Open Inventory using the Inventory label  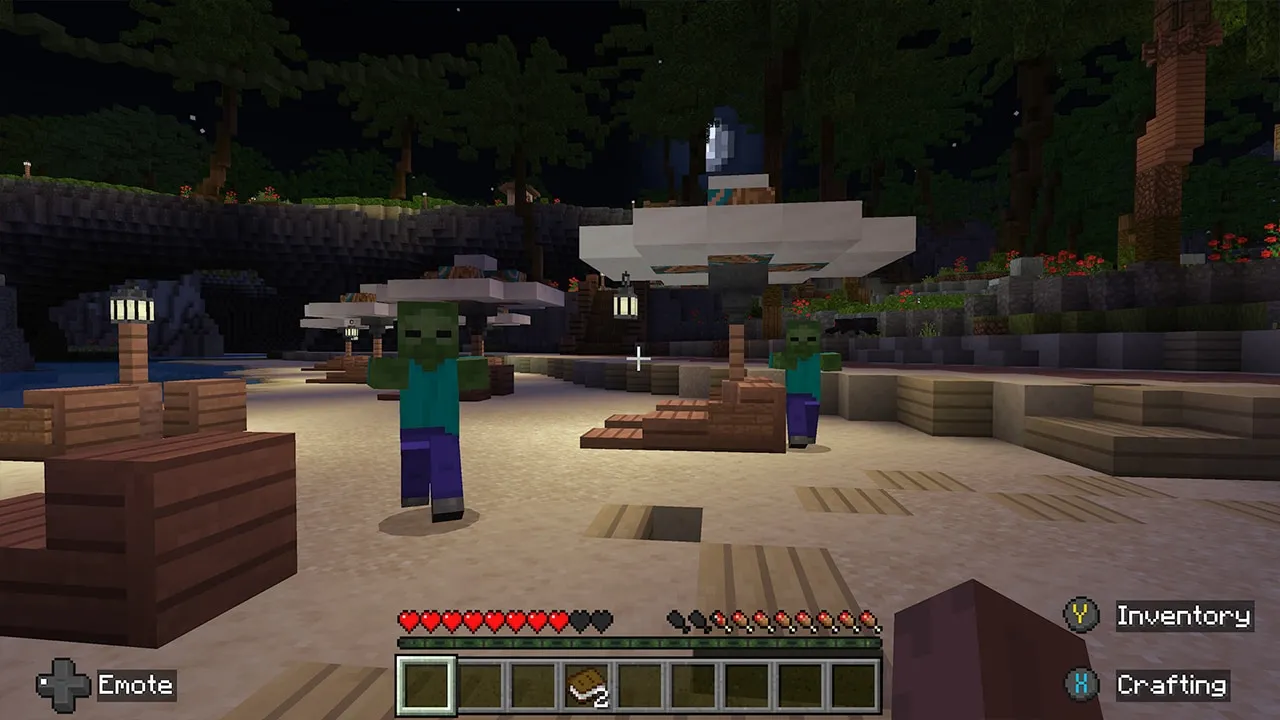pyautogui.click(x=1185, y=616)
